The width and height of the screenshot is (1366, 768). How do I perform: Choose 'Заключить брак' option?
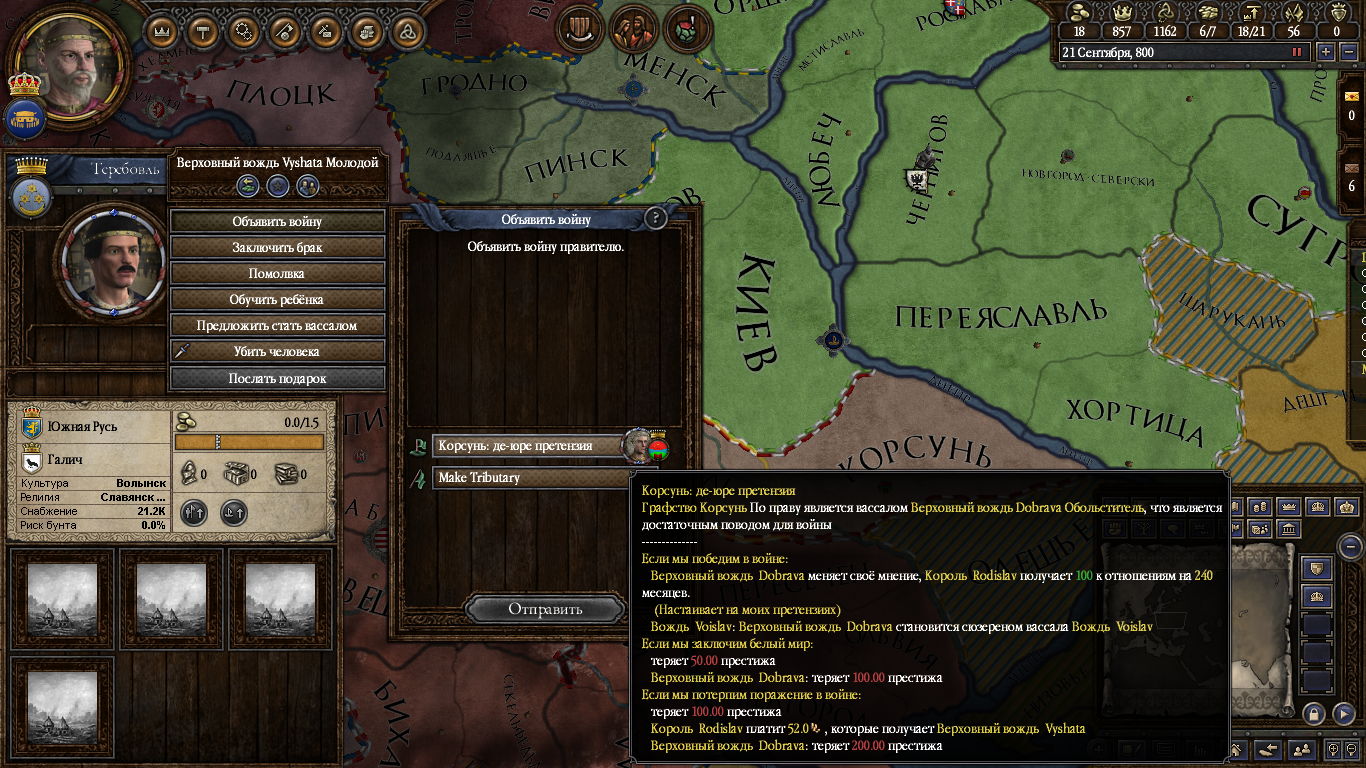pos(277,247)
